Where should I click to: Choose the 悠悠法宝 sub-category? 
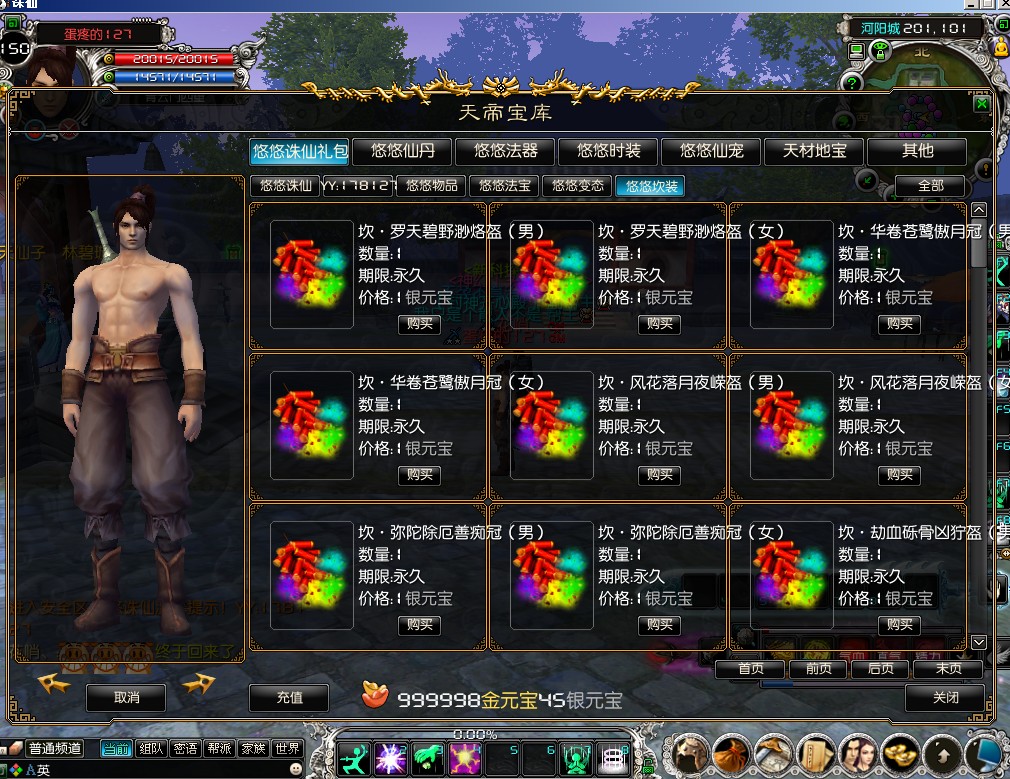505,186
